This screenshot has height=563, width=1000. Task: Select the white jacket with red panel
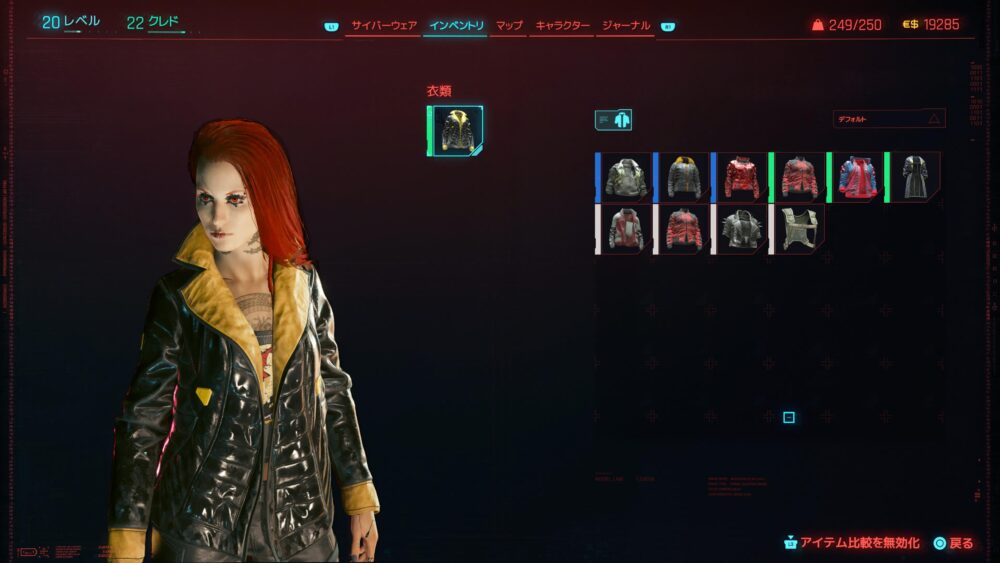(x=627, y=229)
